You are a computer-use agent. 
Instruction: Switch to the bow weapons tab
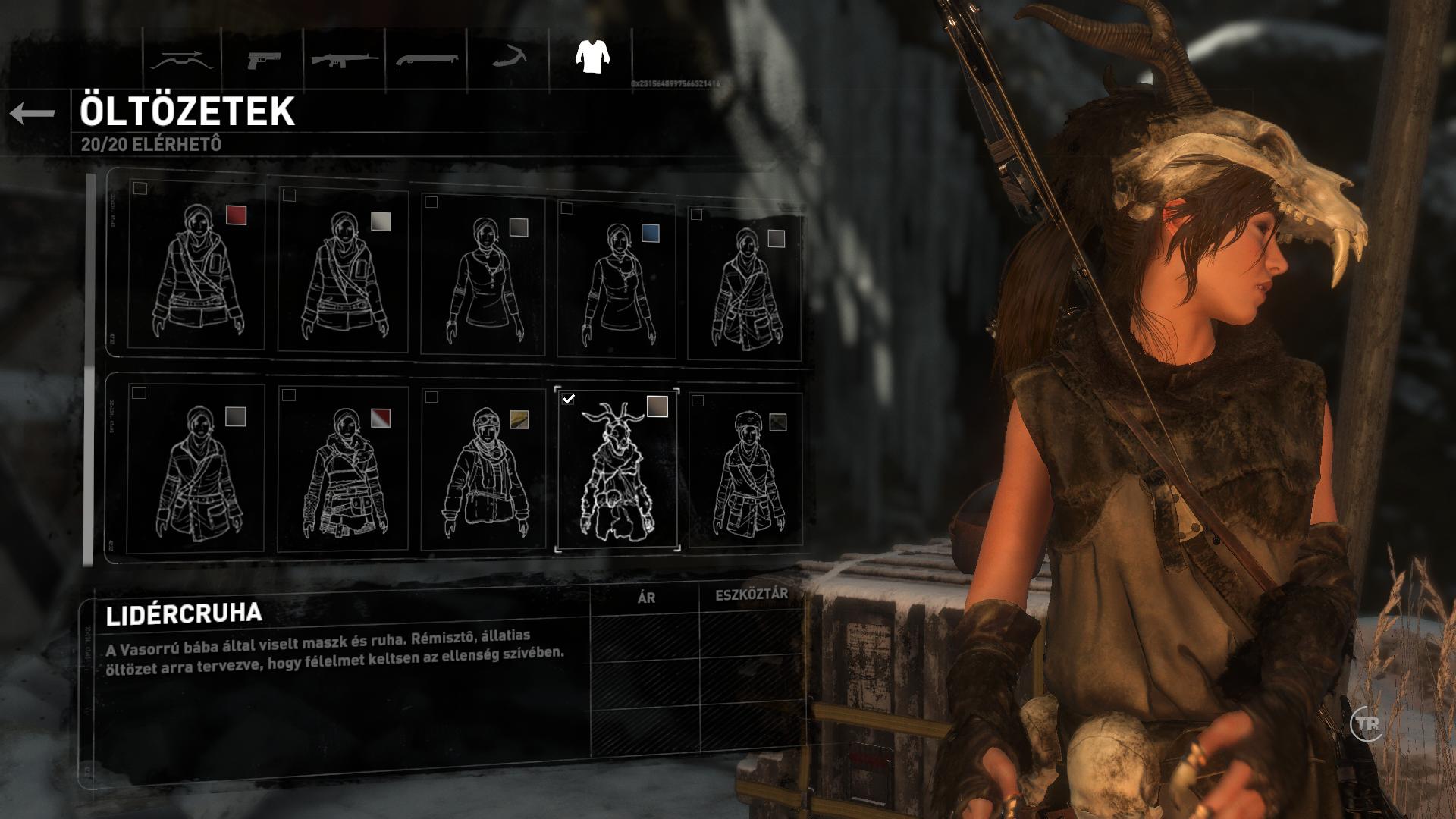pos(181,59)
